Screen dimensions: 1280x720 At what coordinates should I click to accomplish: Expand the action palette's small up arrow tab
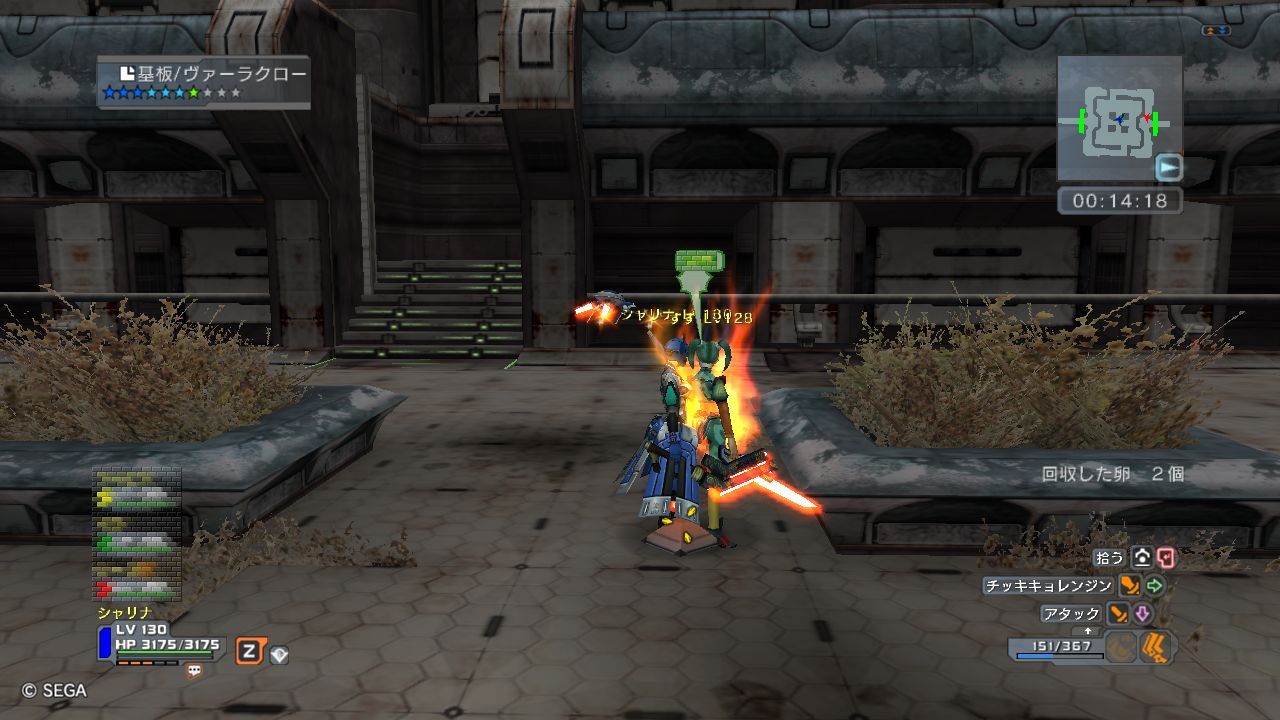click(x=1088, y=632)
